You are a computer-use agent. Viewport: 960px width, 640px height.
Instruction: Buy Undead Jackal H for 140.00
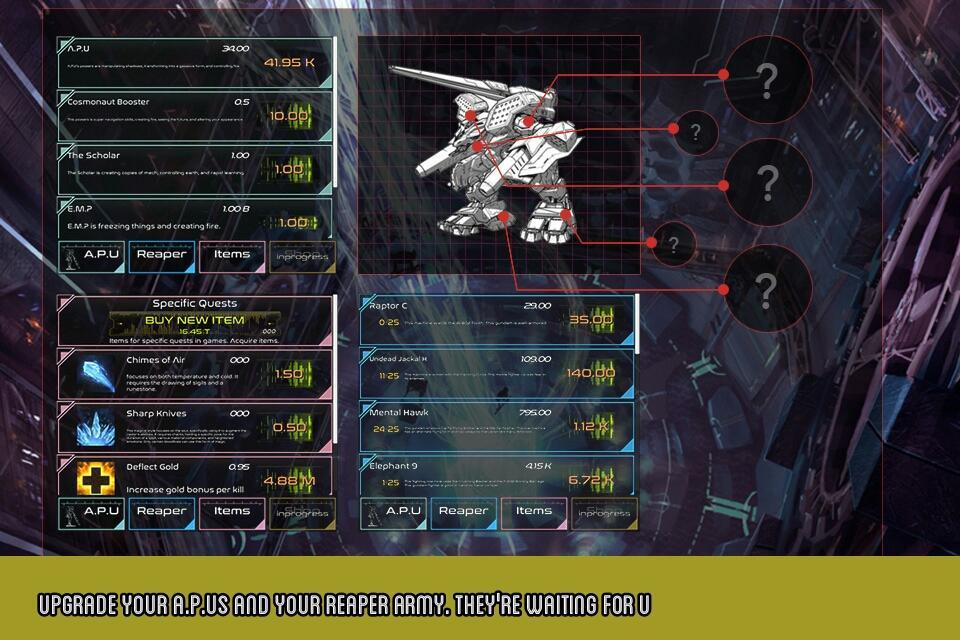click(591, 373)
